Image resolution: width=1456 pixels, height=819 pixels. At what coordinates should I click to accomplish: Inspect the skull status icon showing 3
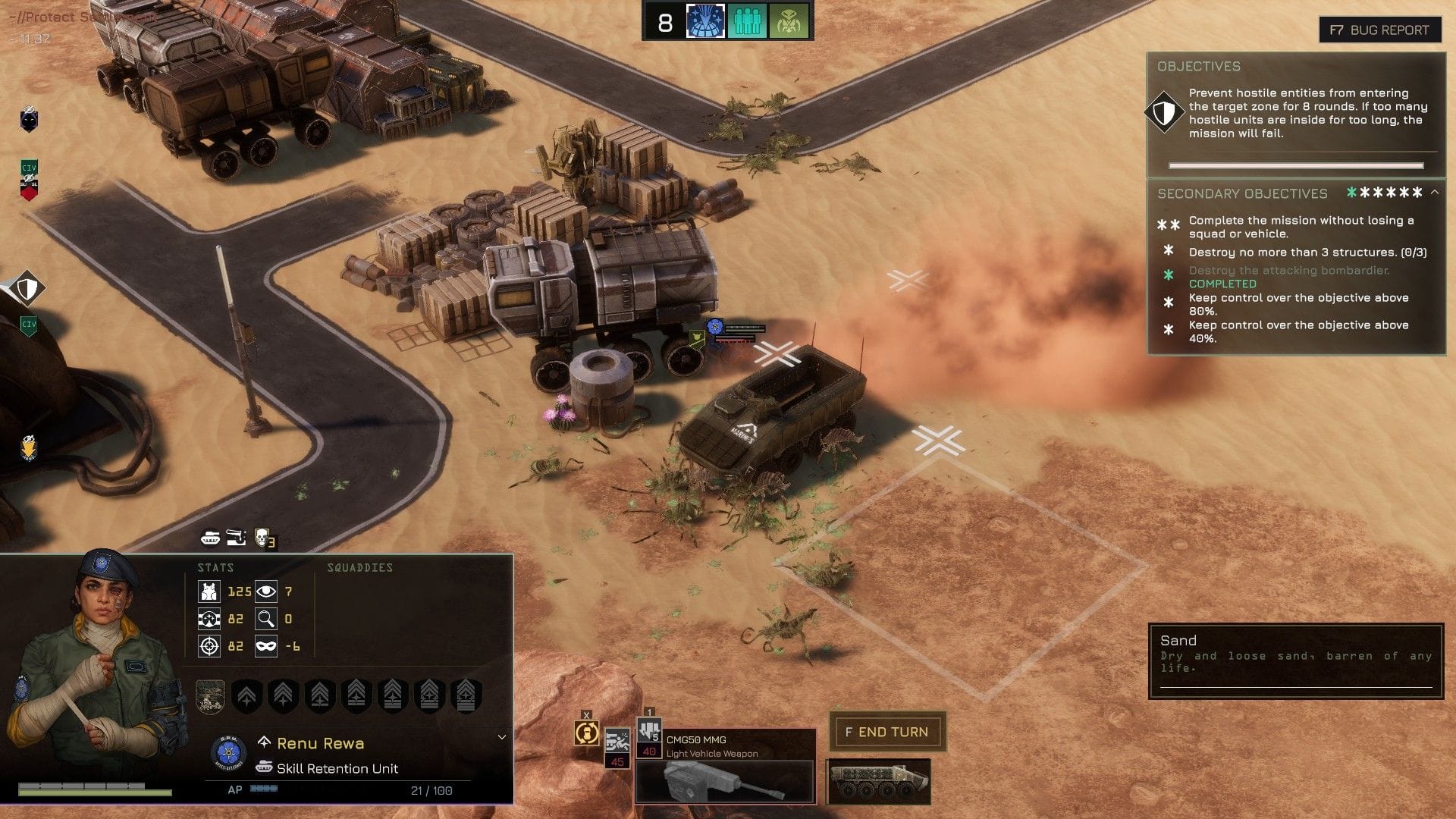click(x=263, y=538)
